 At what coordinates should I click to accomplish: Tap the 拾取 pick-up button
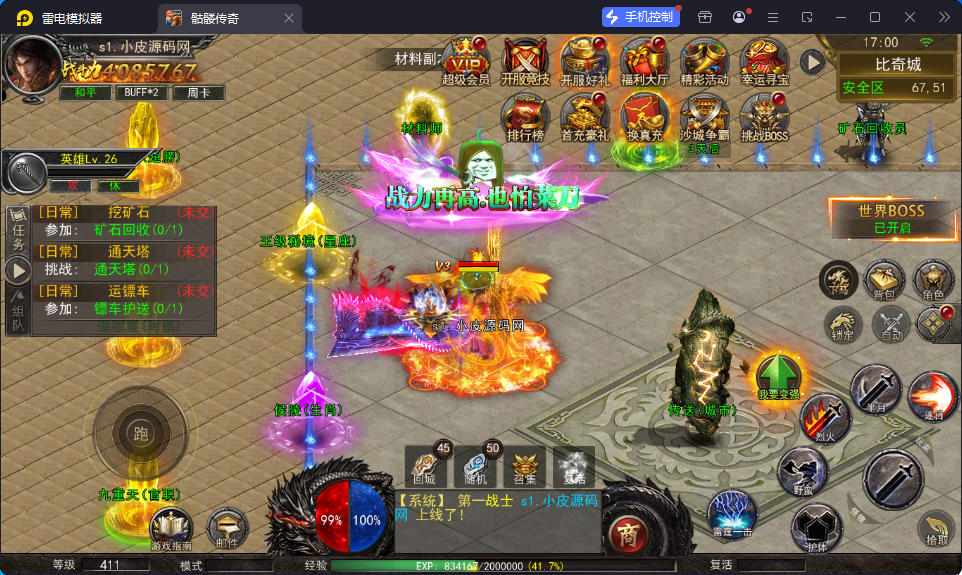click(x=936, y=529)
